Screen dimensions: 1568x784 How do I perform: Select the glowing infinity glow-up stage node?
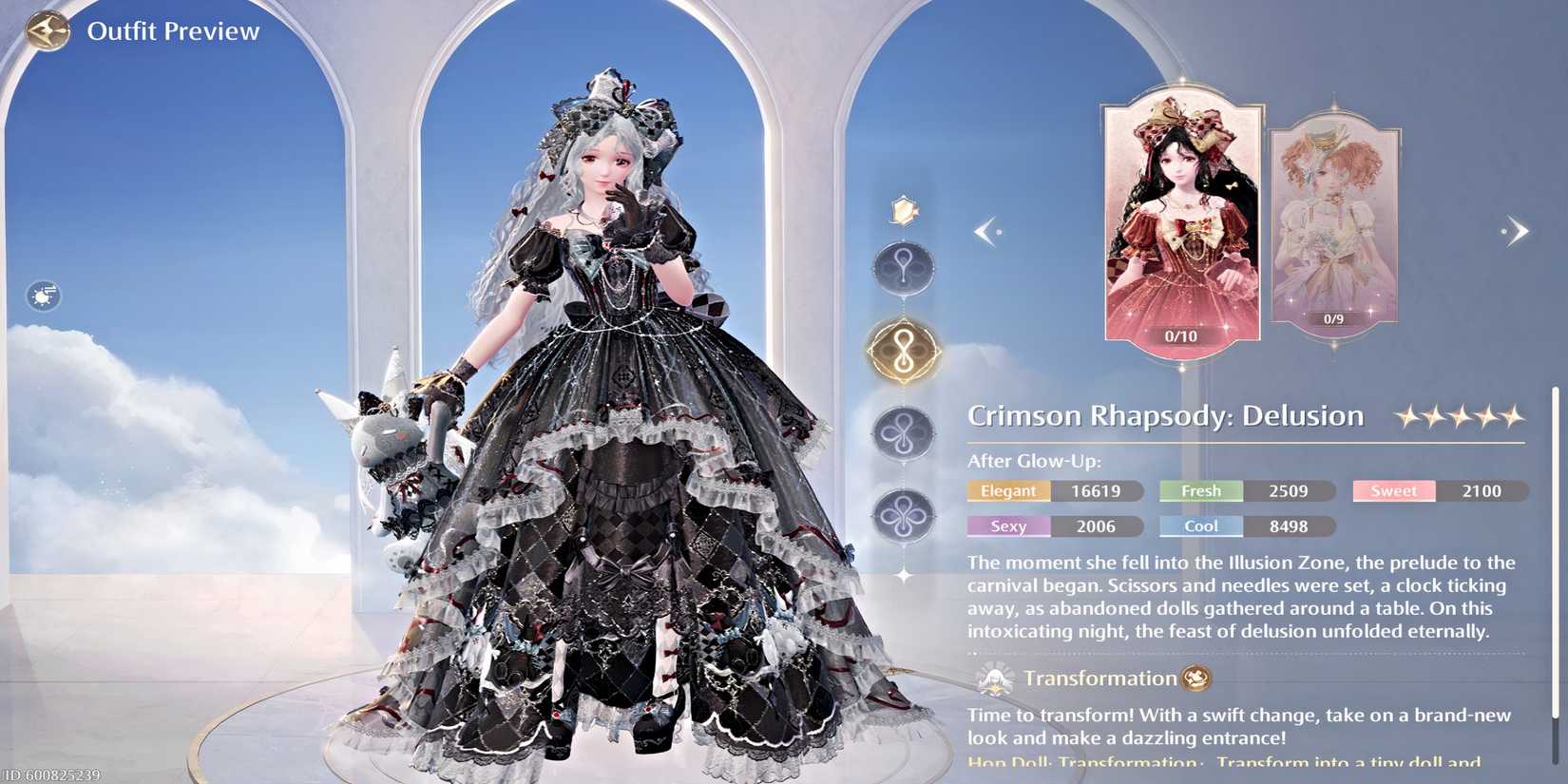[904, 349]
